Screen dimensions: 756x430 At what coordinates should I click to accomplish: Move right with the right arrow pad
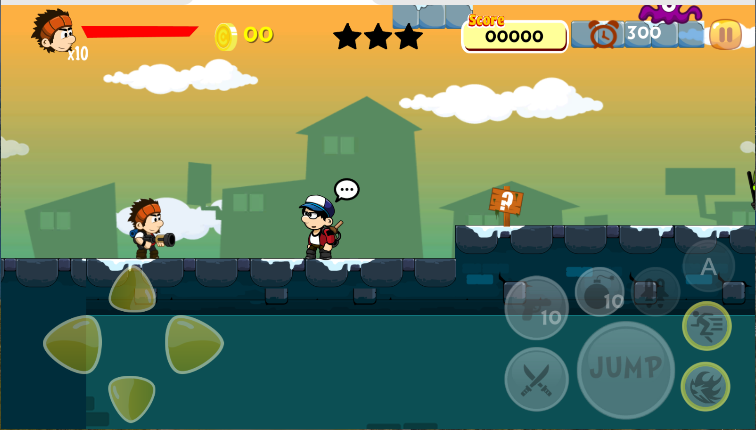click(x=191, y=344)
